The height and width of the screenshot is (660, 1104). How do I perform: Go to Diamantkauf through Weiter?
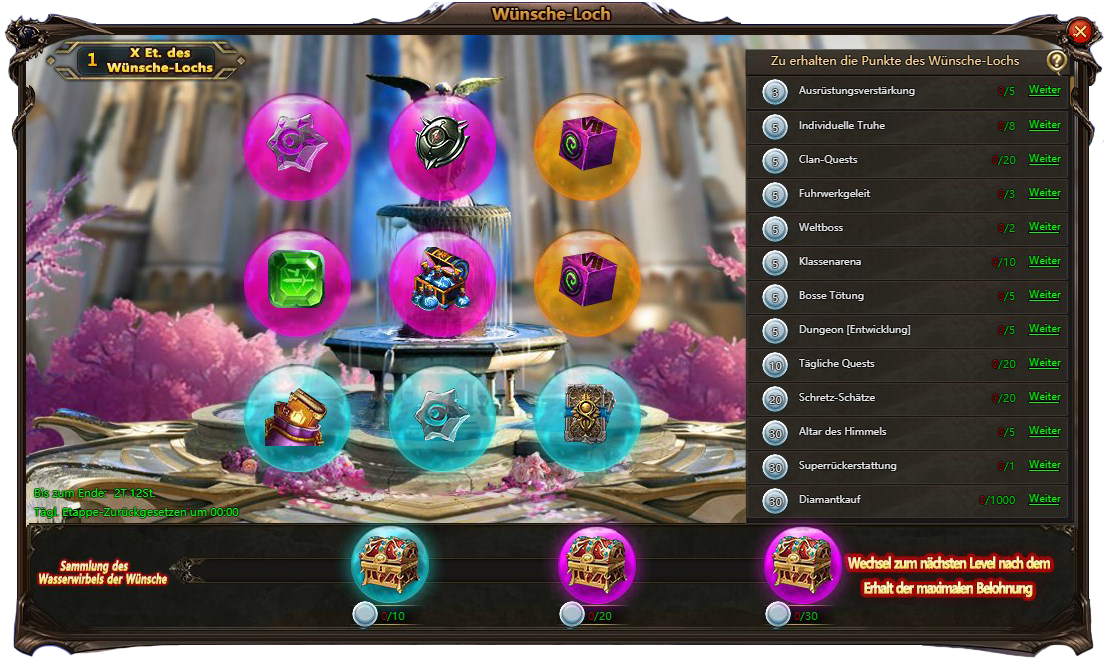(1044, 499)
